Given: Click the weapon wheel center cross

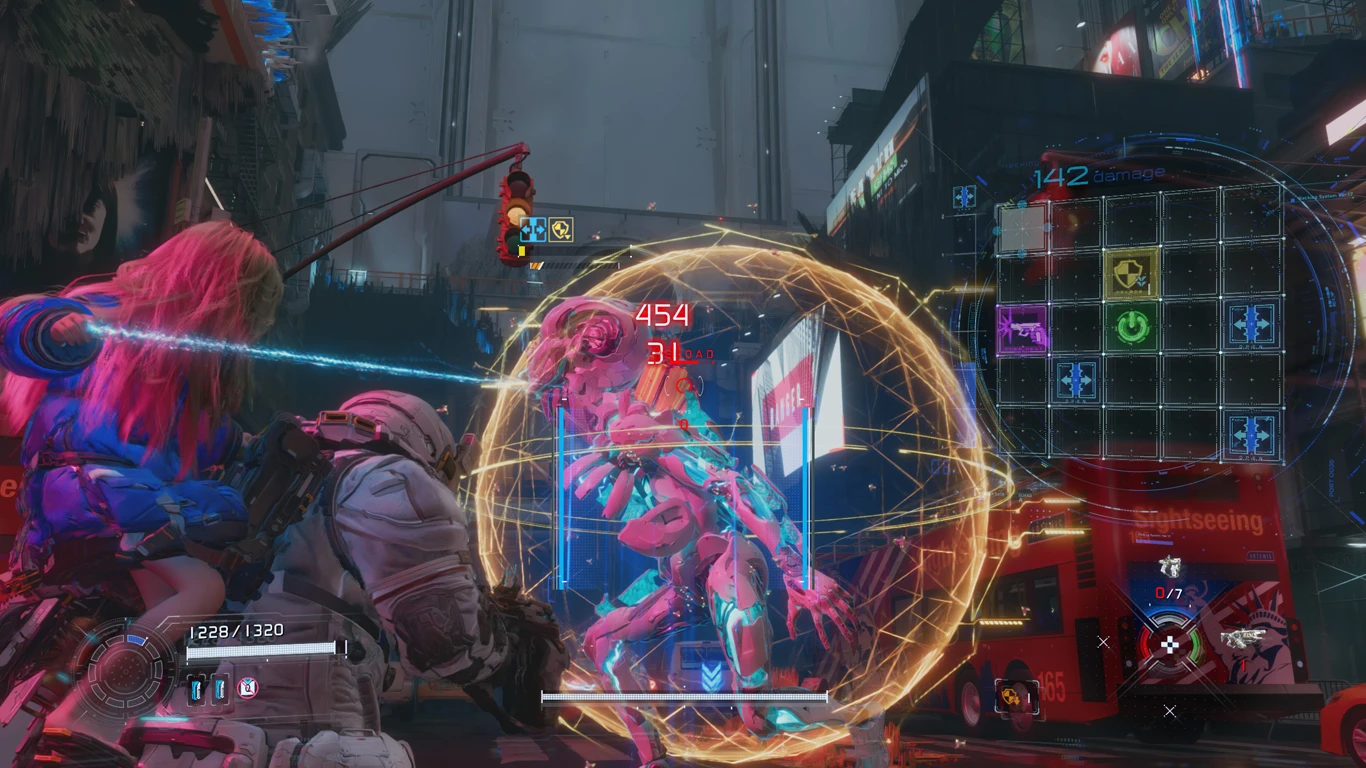Looking at the screenshot, I should [x=1169, y=644].
